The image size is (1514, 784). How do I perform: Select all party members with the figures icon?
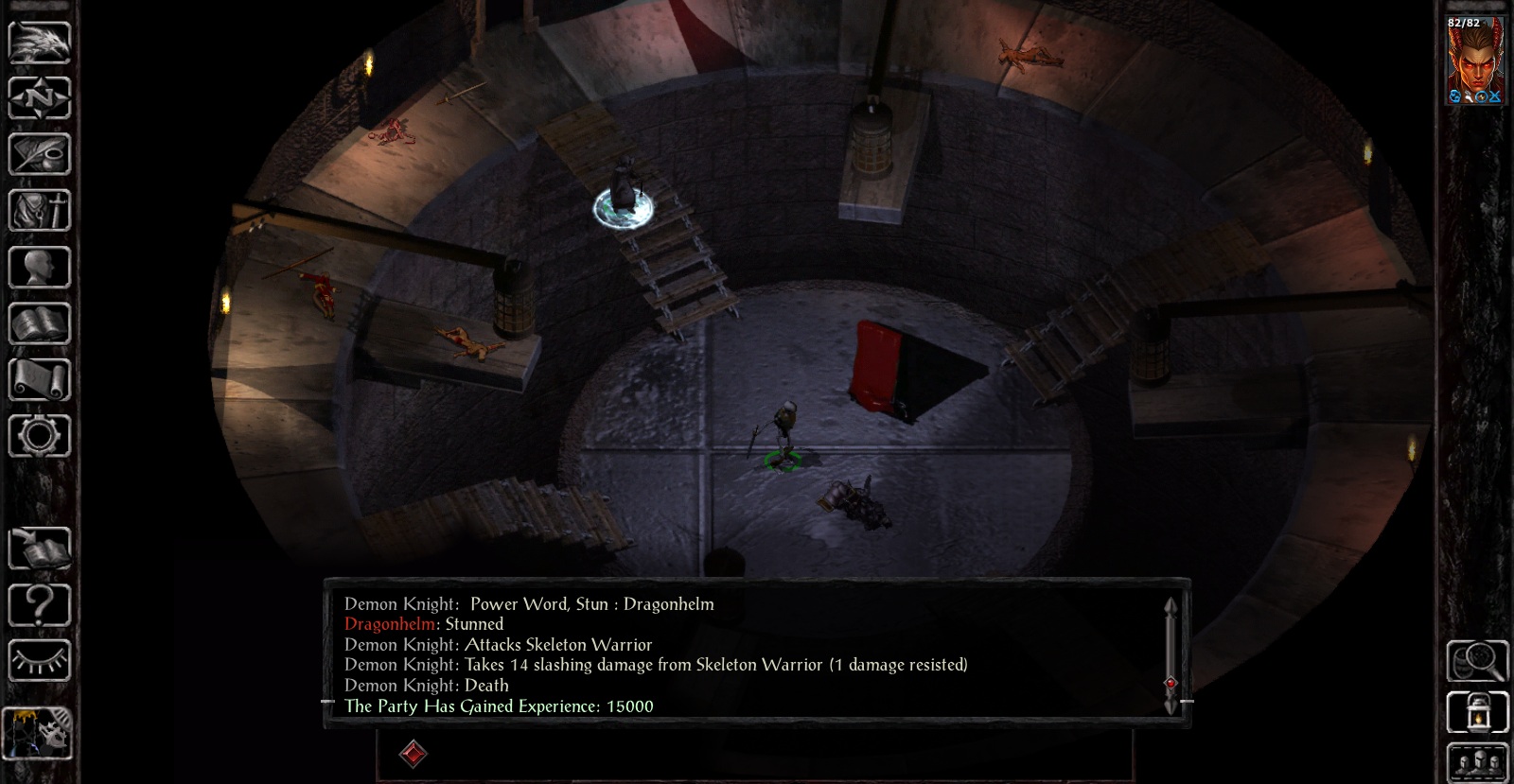[1476, 762]
